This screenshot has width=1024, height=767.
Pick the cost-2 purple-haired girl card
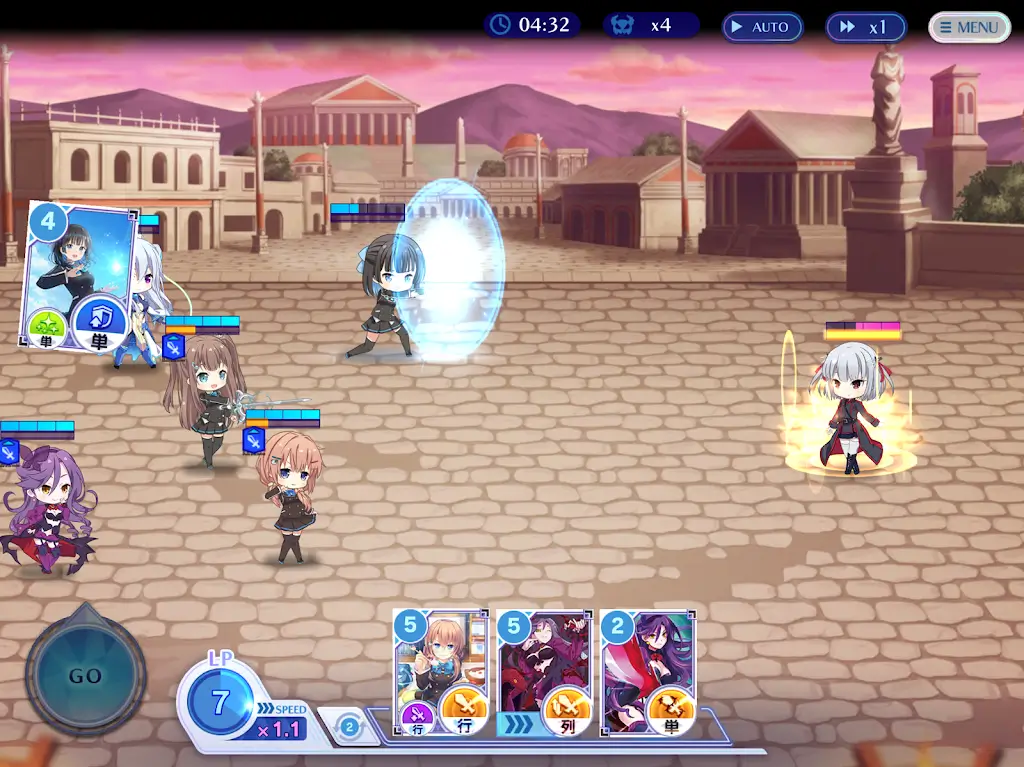647,672
